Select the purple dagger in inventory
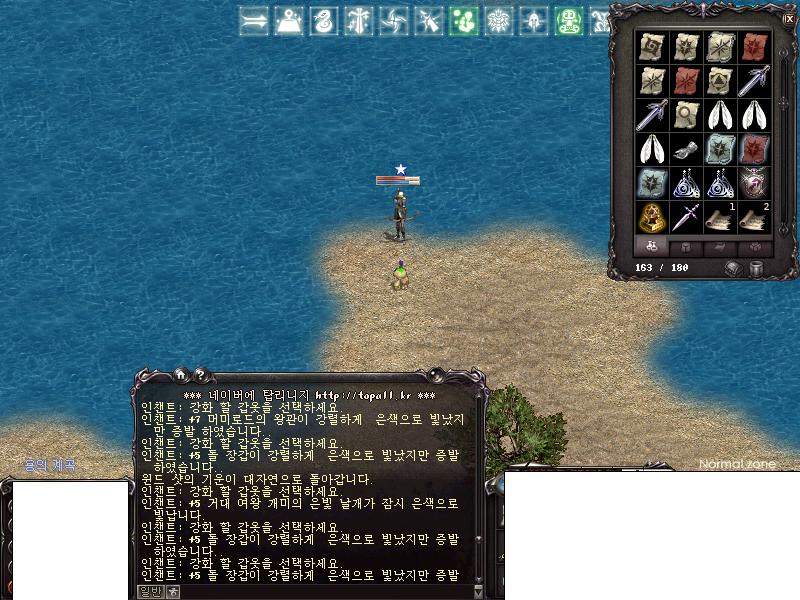The width and height of the screenshot is (800, 600). (686, 217)
